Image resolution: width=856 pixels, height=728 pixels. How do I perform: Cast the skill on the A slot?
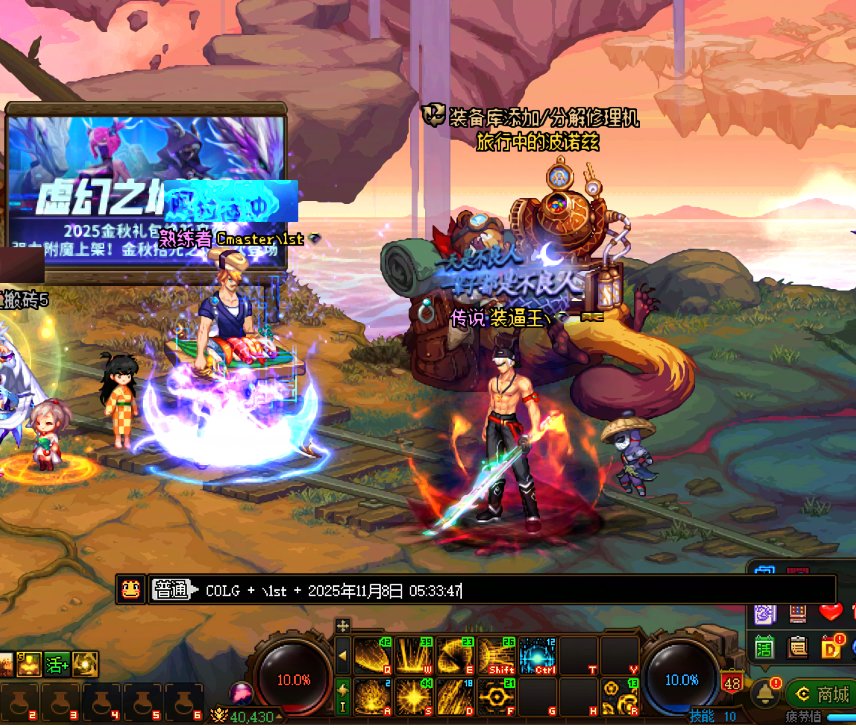pos(373,695)
